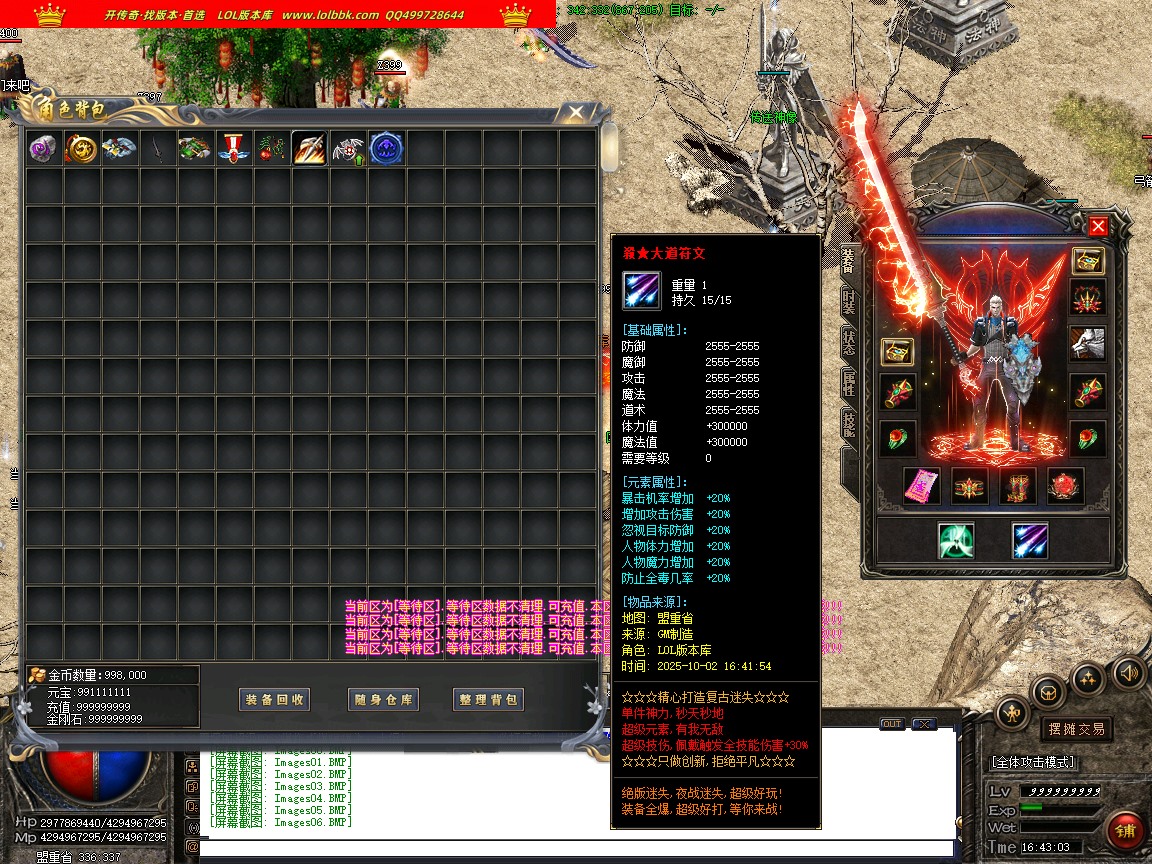Select the white bat with green arrow
The width and height of the screenshot is (1152, 864).
347,149
